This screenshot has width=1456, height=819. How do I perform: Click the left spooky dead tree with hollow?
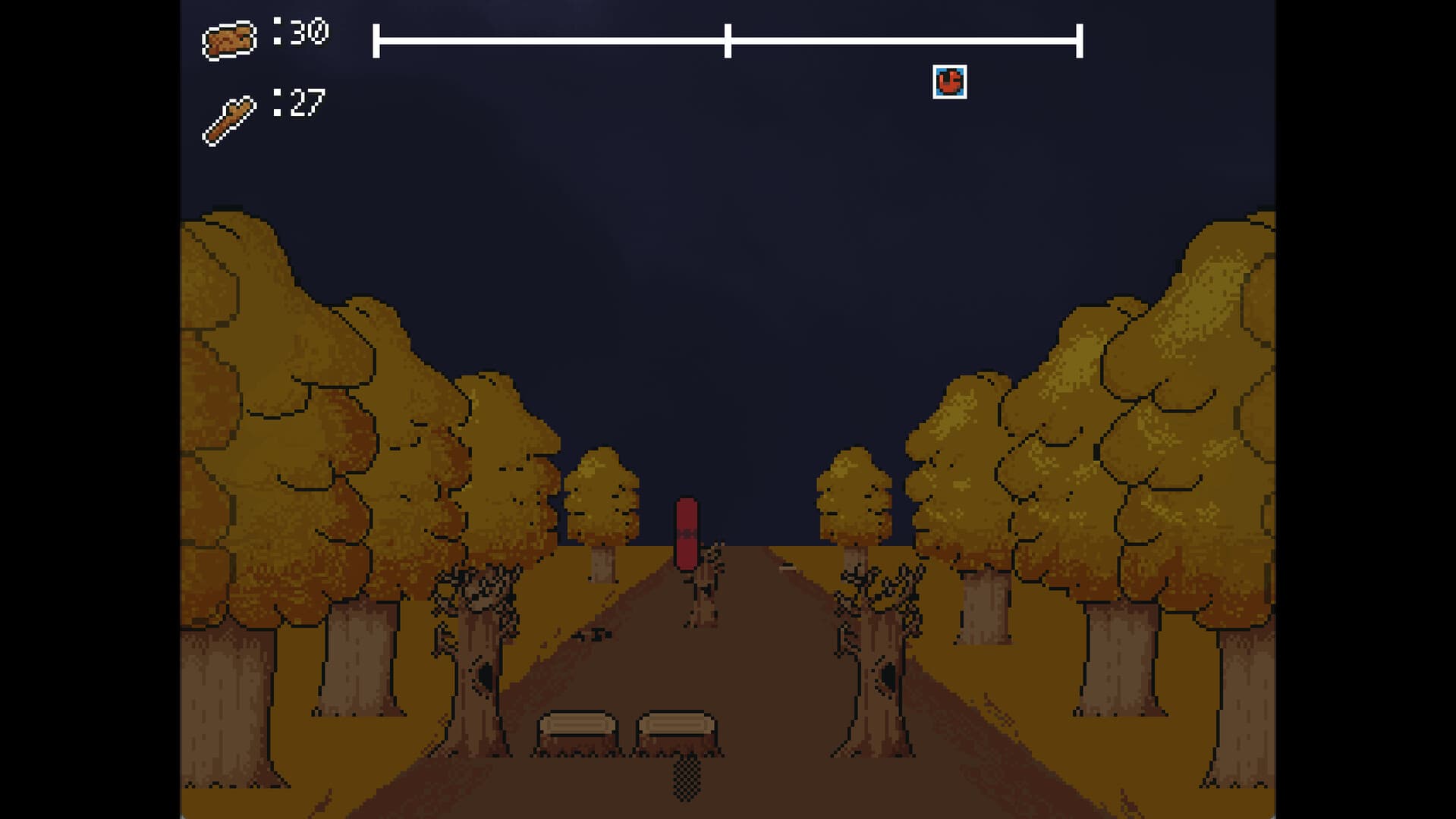point(478,660)
